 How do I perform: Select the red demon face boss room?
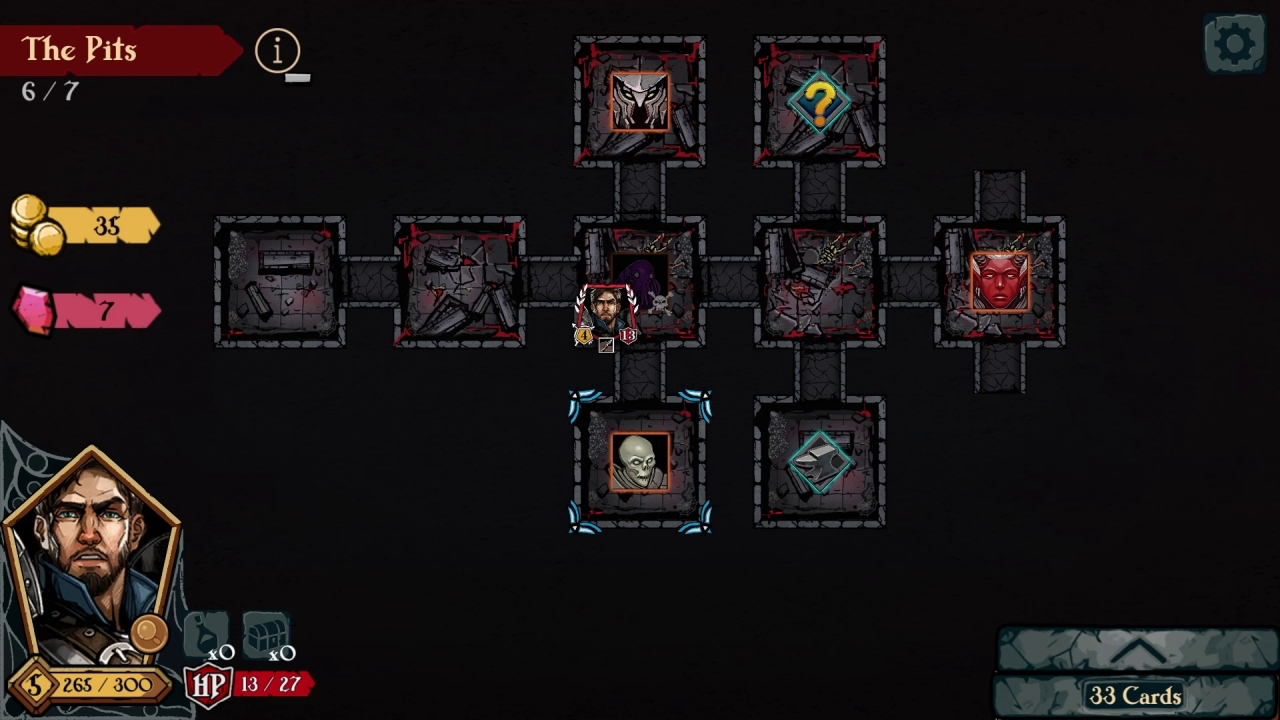pyautogui.click(x=999, y=281)
